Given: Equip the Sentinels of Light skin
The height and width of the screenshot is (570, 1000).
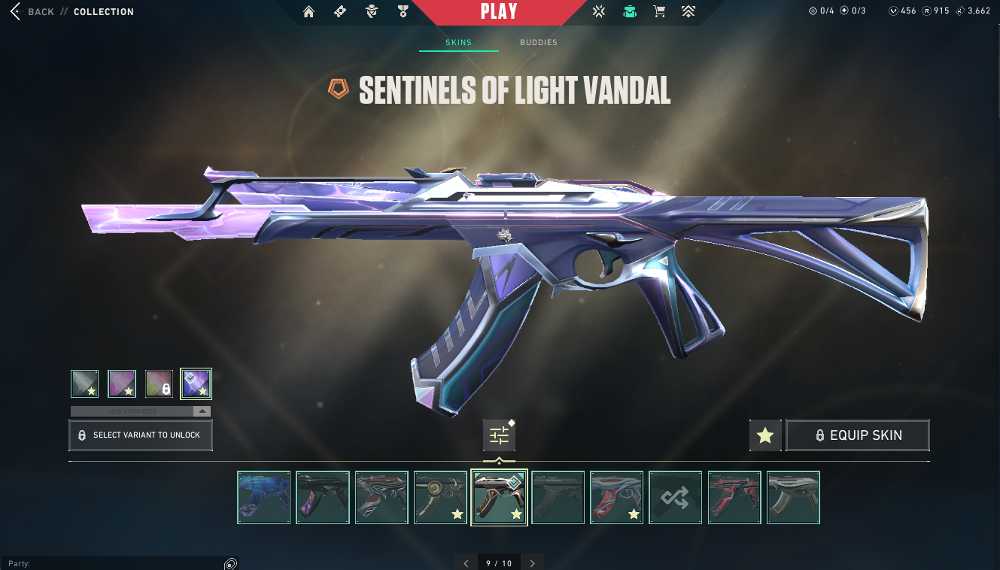Looking at the screenshot, I should [x=857, y=435].
